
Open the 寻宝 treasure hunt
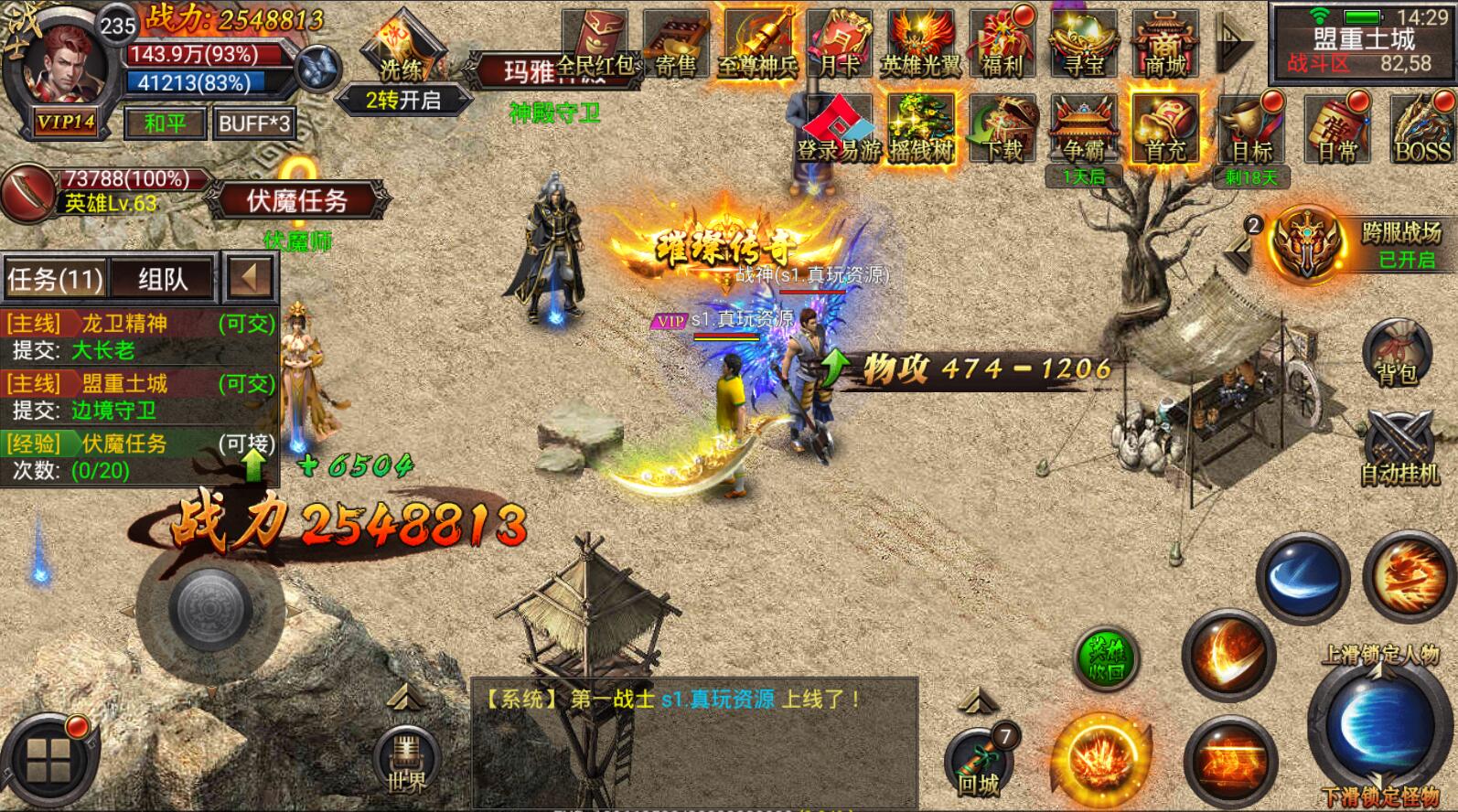(1084, 44)
